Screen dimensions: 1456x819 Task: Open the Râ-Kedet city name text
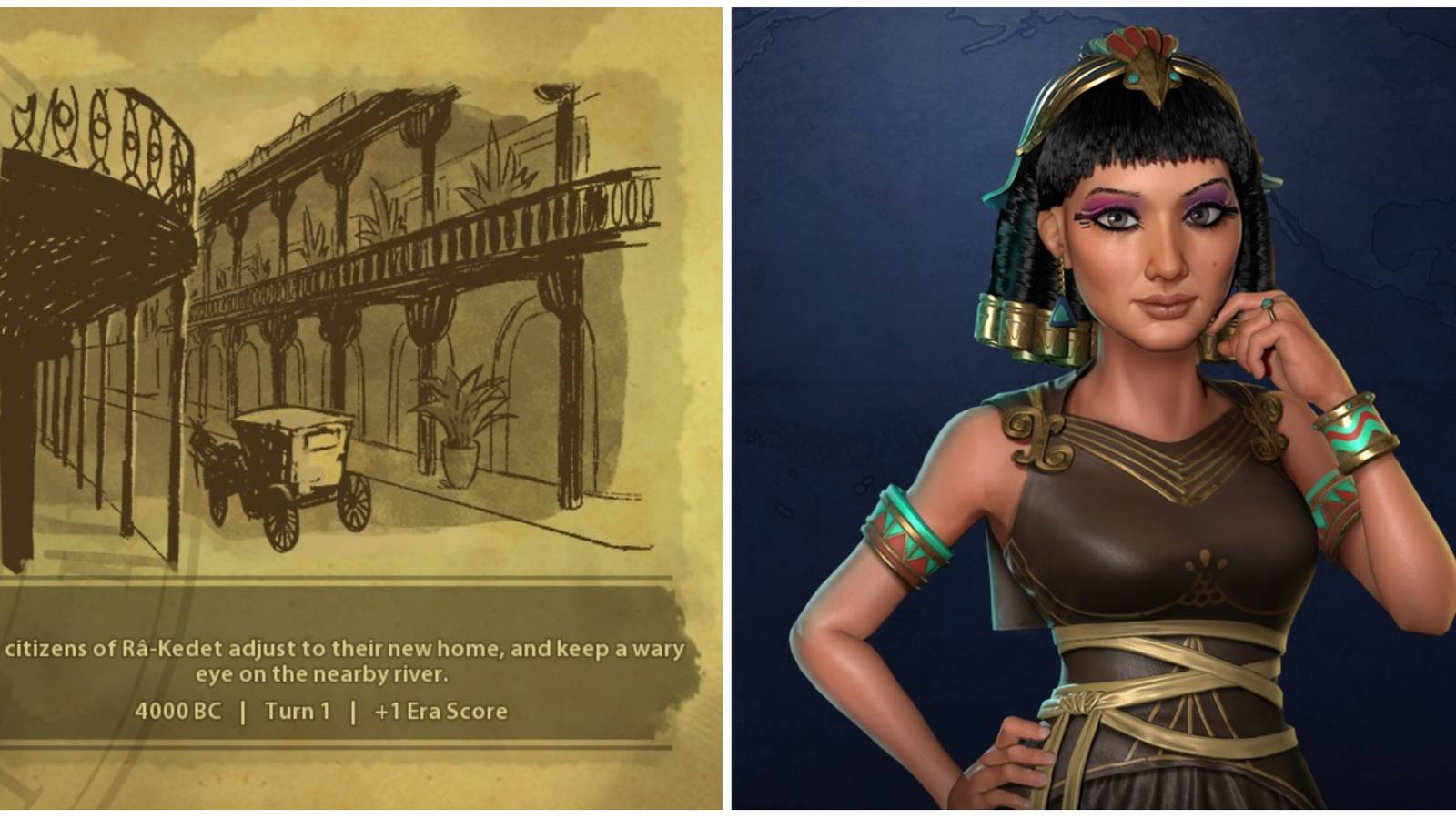(168, 647)
